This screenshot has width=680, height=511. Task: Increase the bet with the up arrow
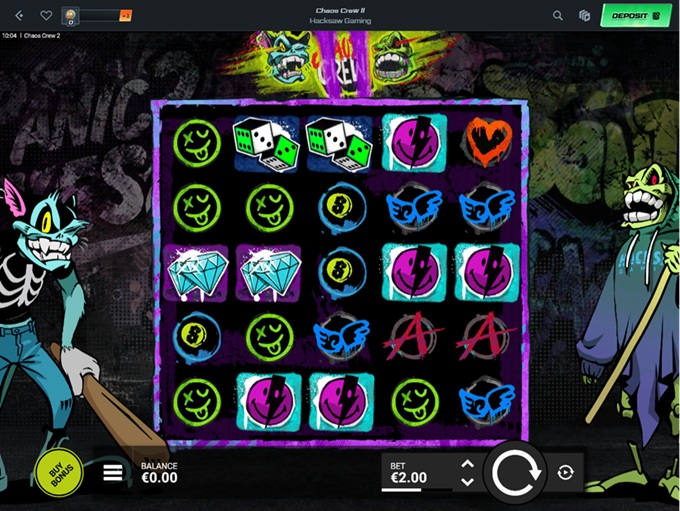coord(467,464)
